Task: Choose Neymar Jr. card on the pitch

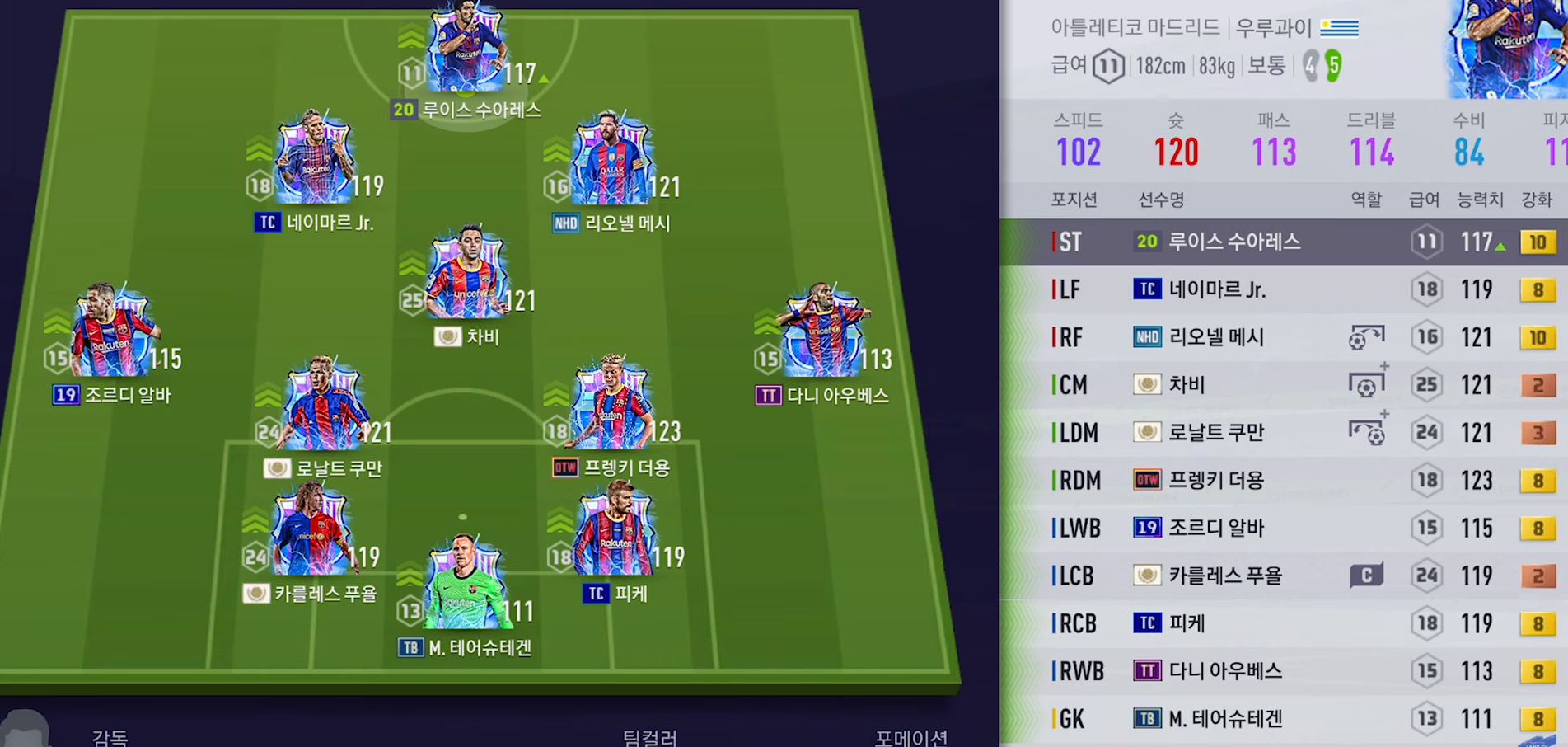Action: click(314, 162)
